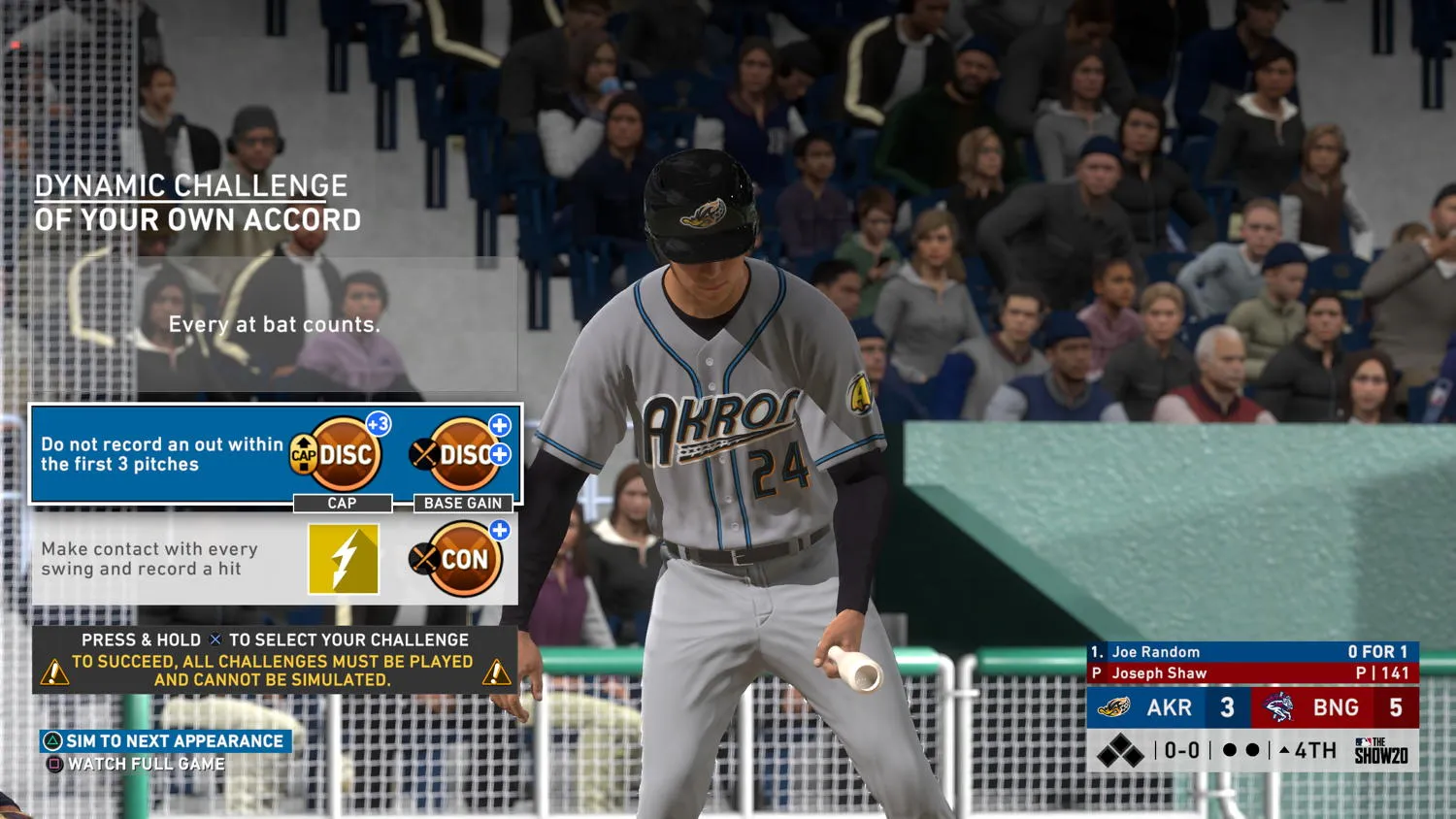Choose Sim to Next Appearance
This screenshot has height=819, width=1456.
tap(166, 741)
